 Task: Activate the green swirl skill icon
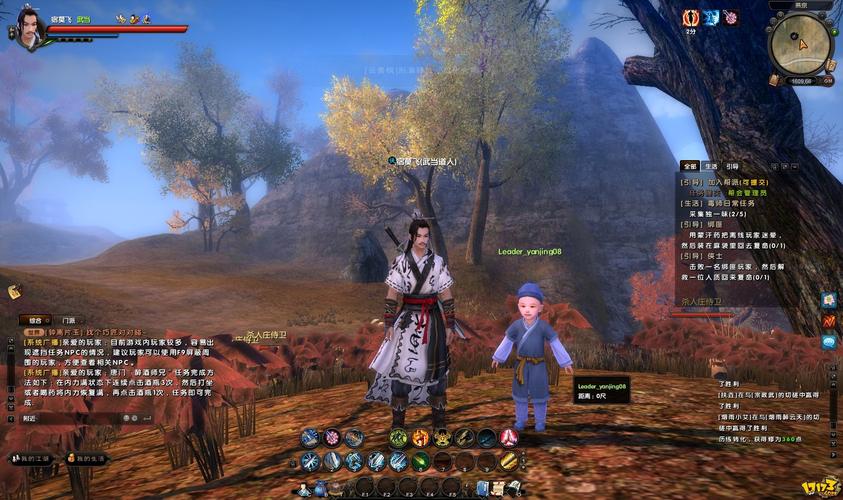tap(398, 437)
